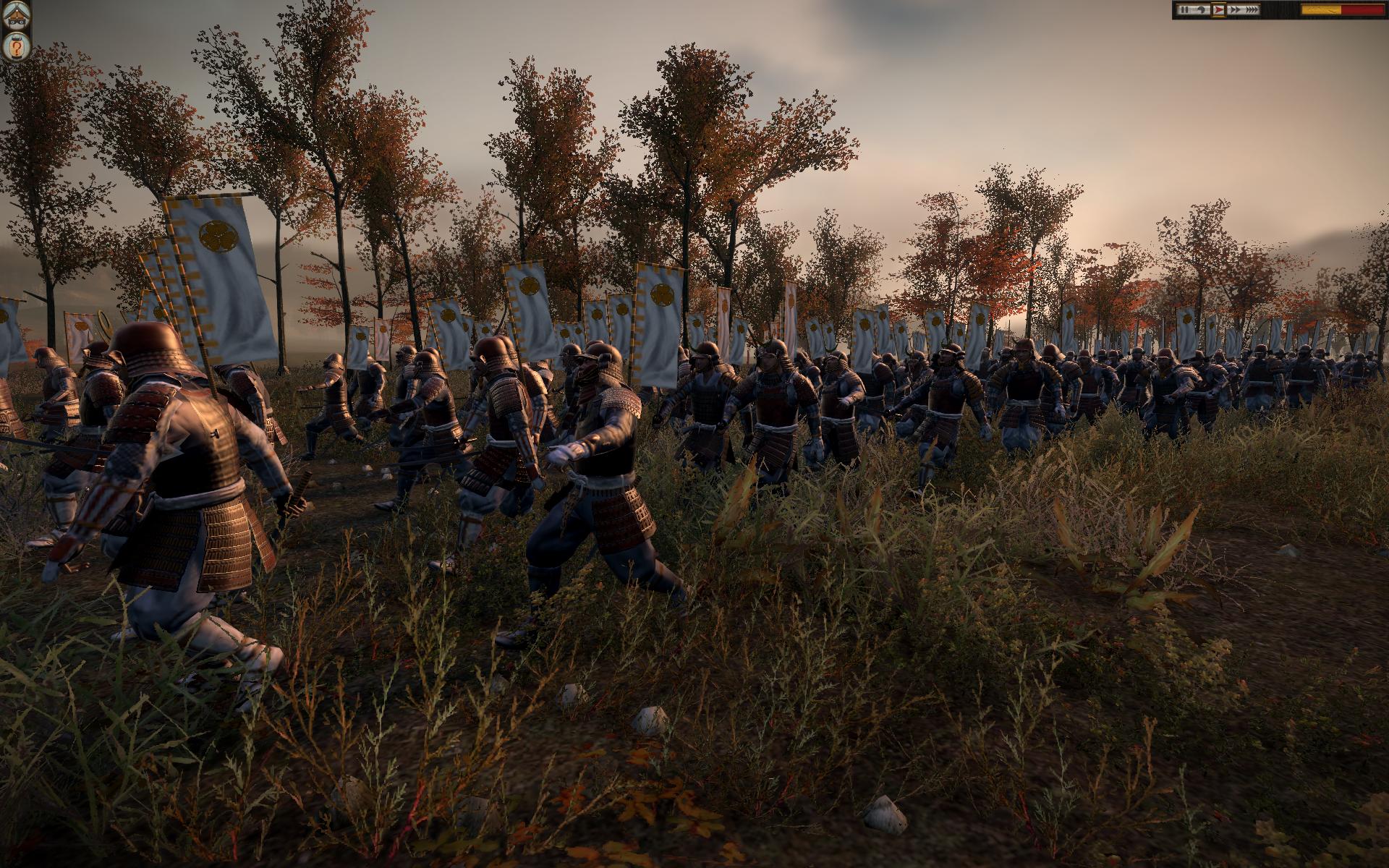This screenshot has width=1389, height=868.
Task: Rewind the replay to the beginning
Action: tap(1201, 9)
